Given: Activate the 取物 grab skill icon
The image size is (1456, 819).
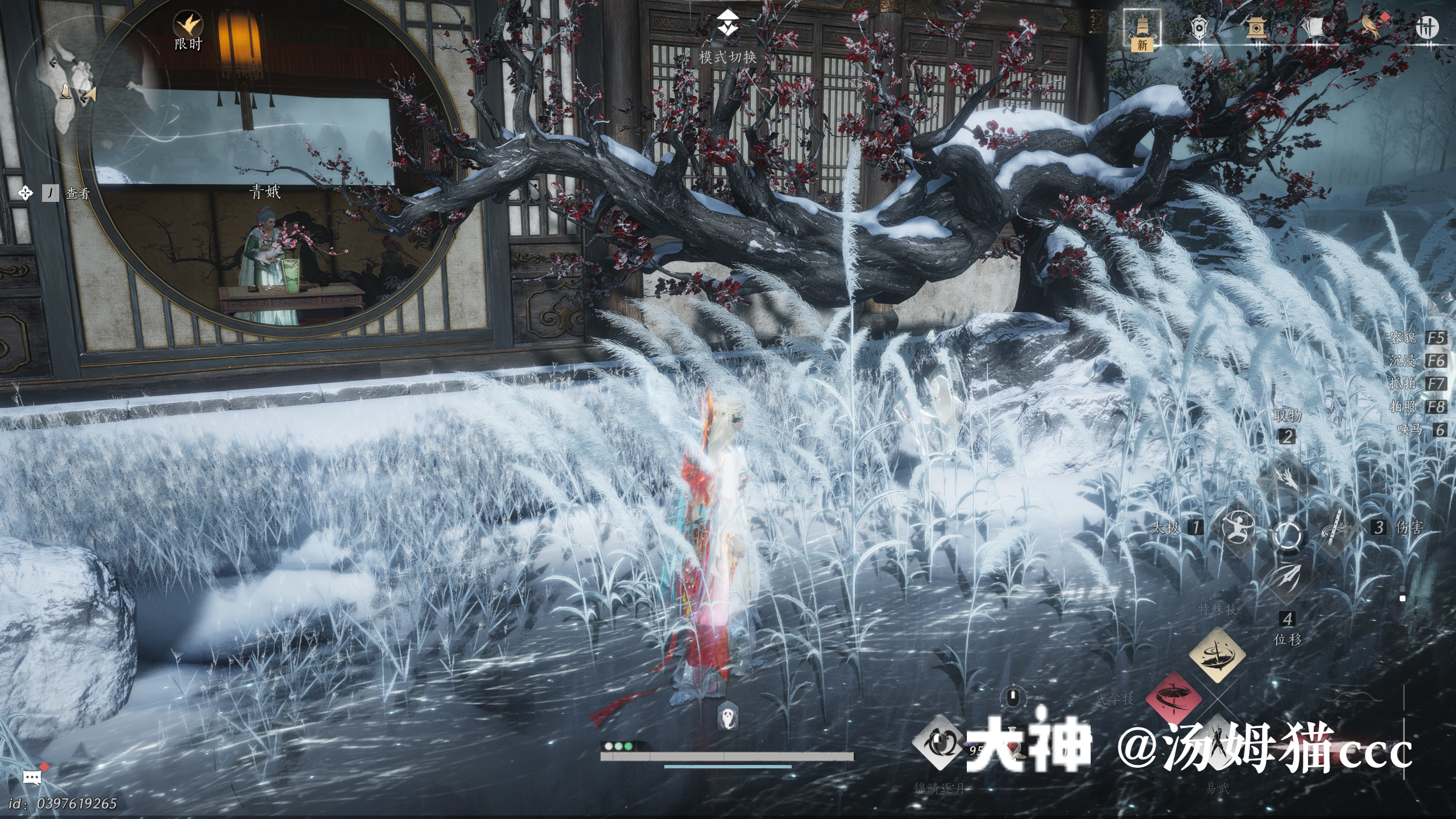Looking at the screenshot, I should point(1287,478).
